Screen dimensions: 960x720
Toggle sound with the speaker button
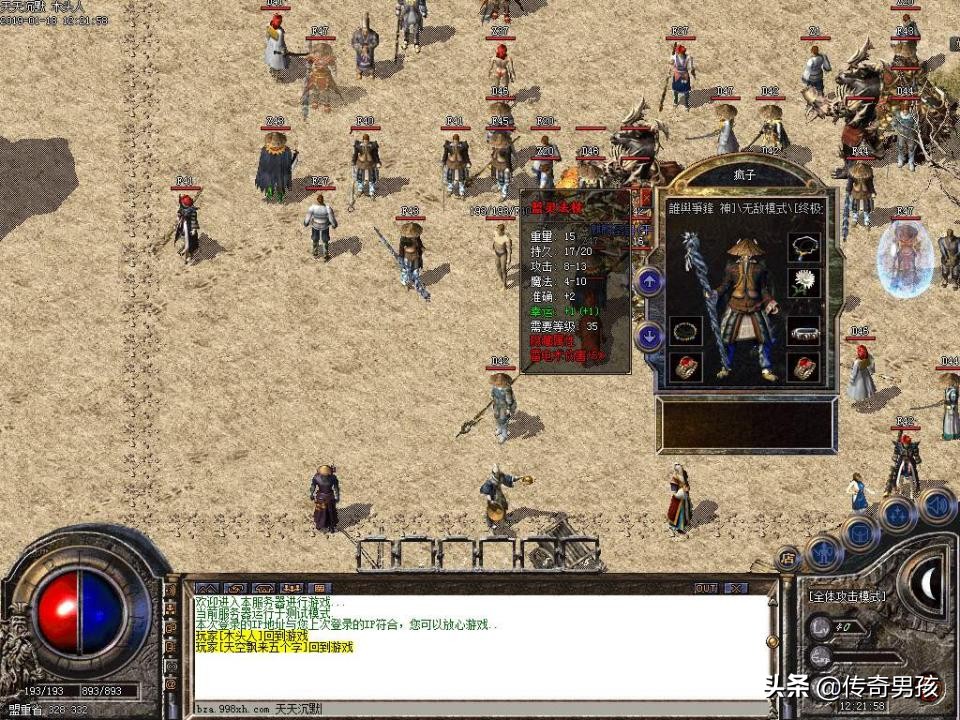(936, 505)
